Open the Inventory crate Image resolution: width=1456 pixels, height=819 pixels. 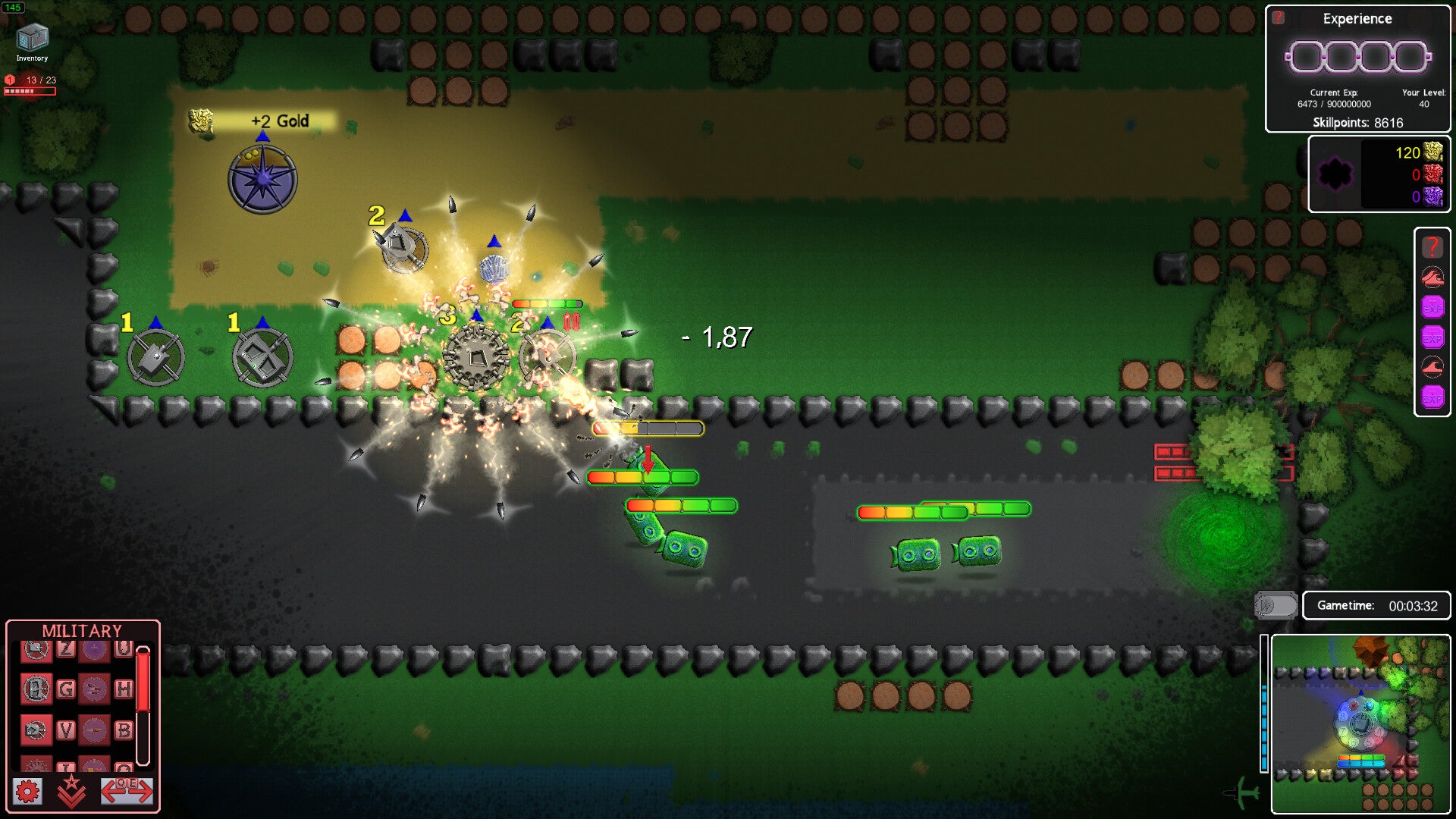coord(32,38)
